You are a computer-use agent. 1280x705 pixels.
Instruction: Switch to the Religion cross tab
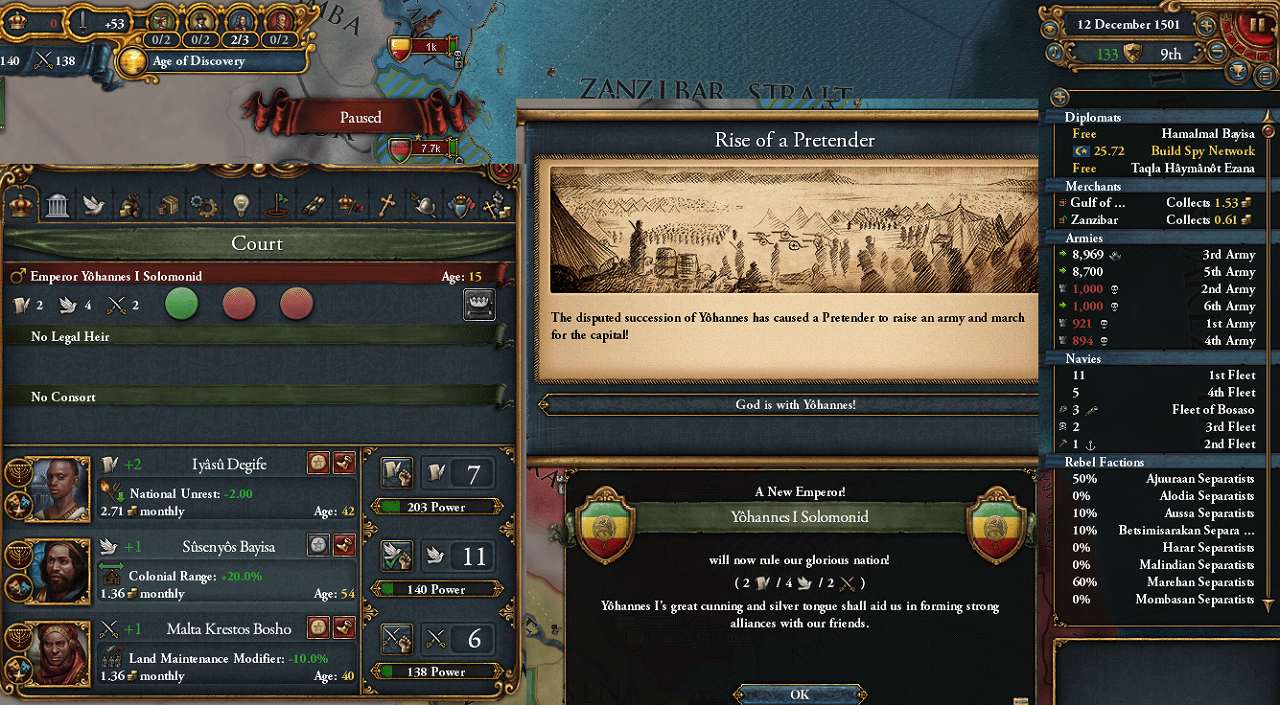pos(386,205)
